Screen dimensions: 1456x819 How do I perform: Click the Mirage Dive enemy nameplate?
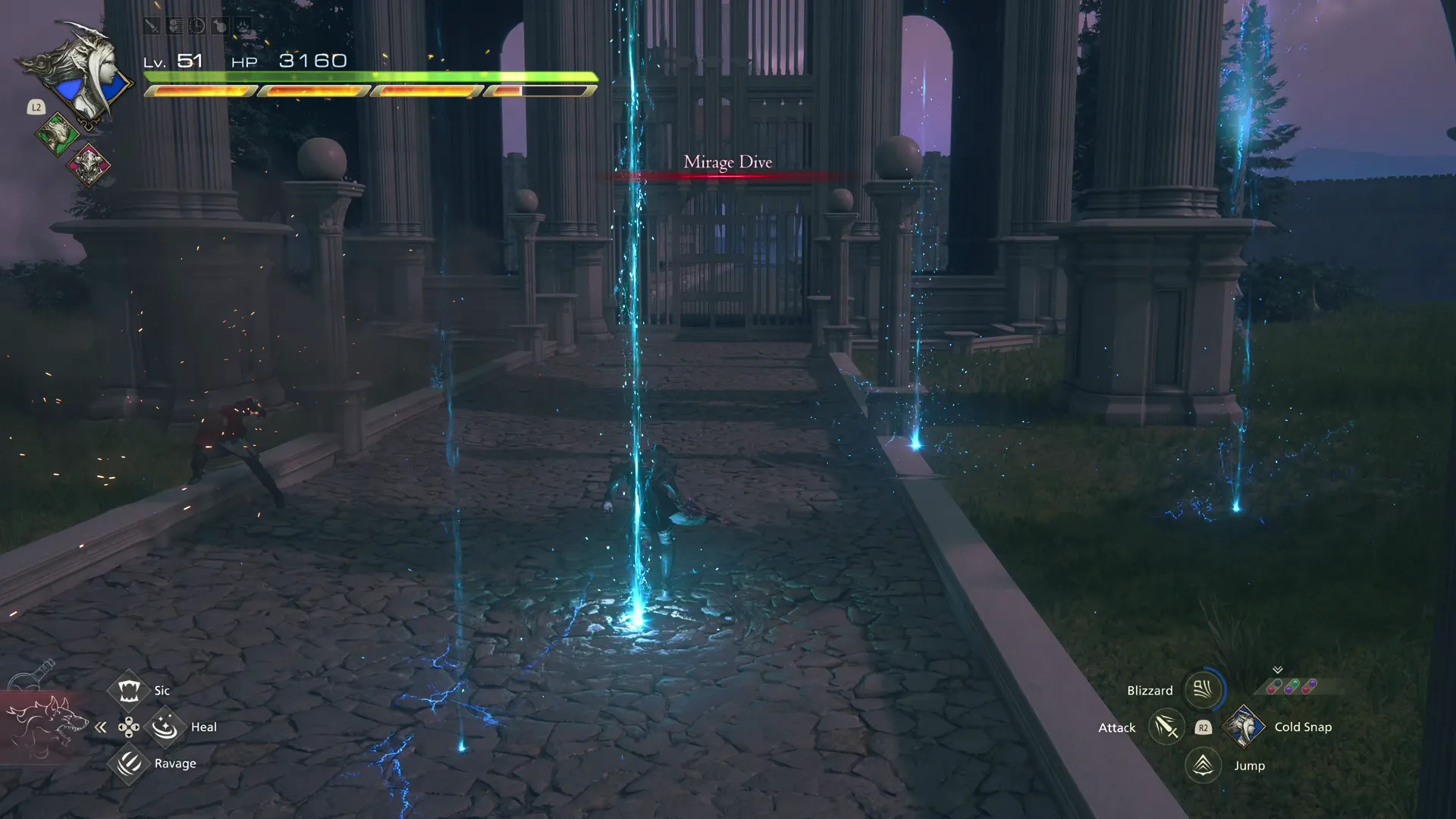click(x=728, y=162)
